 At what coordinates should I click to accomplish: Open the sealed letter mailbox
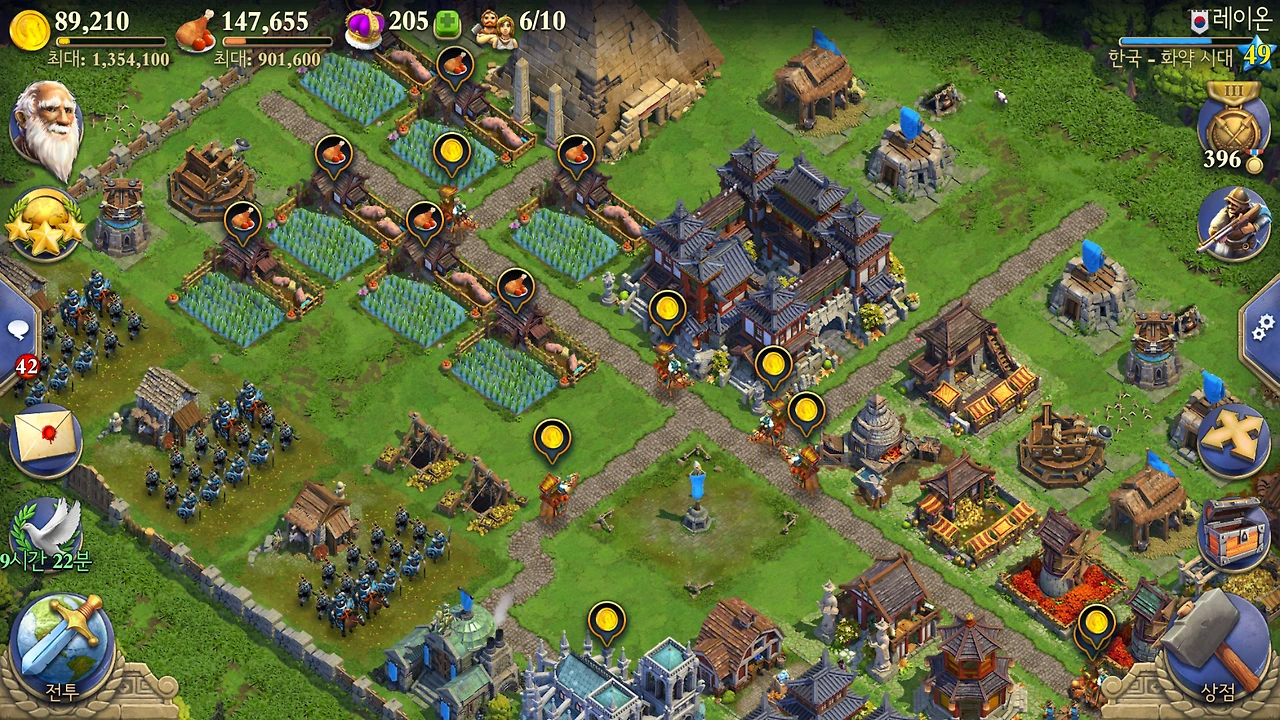point(46,441)
